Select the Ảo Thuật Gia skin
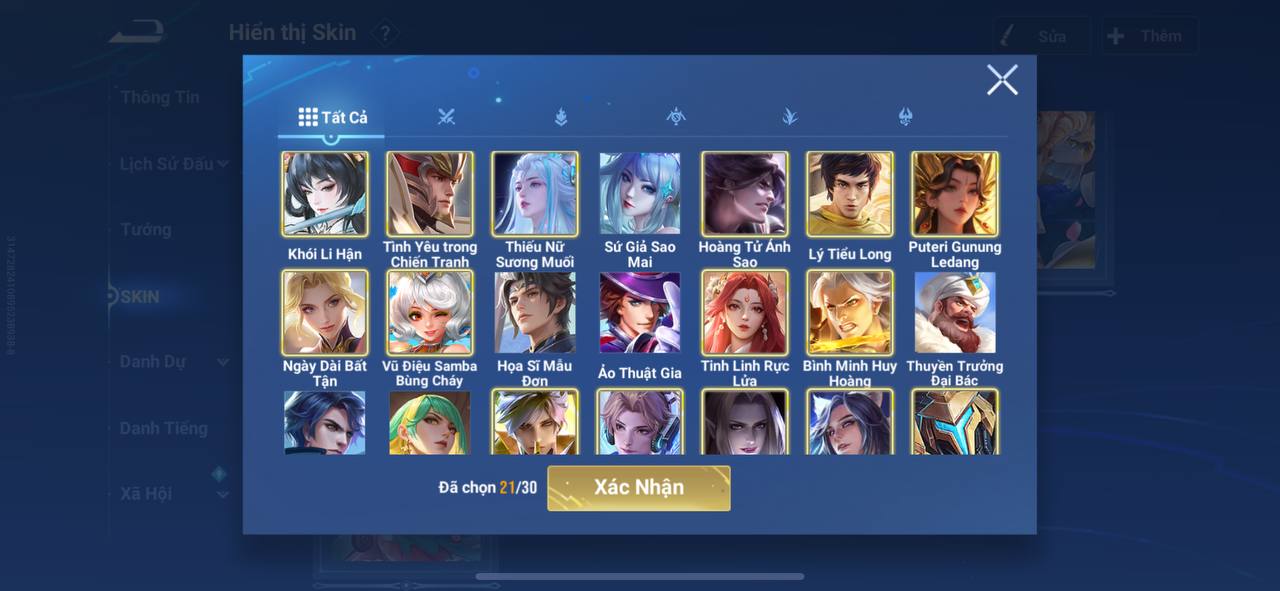 pos(640,313)
